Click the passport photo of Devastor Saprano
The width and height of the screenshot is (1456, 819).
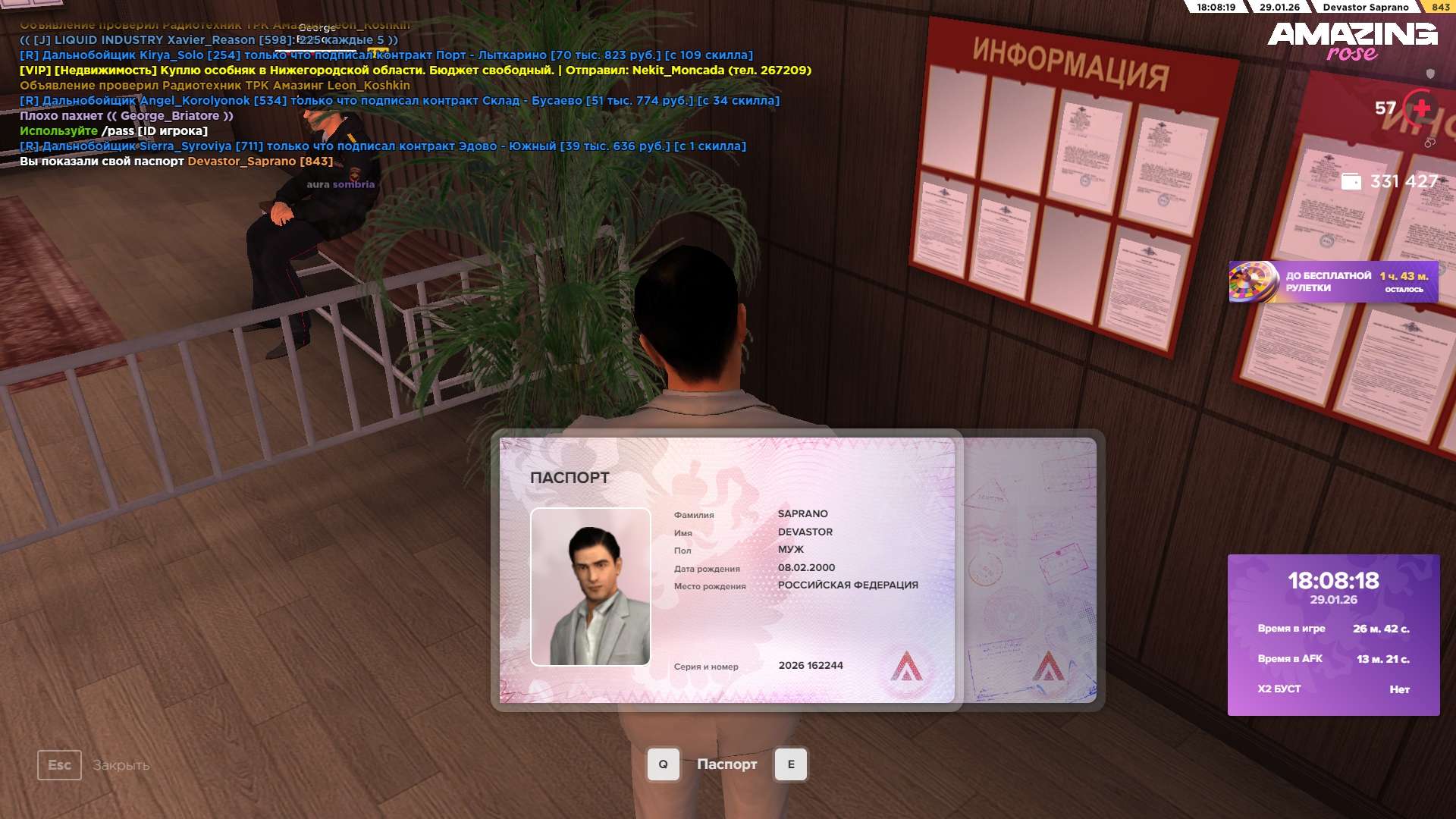pos(590,586)
